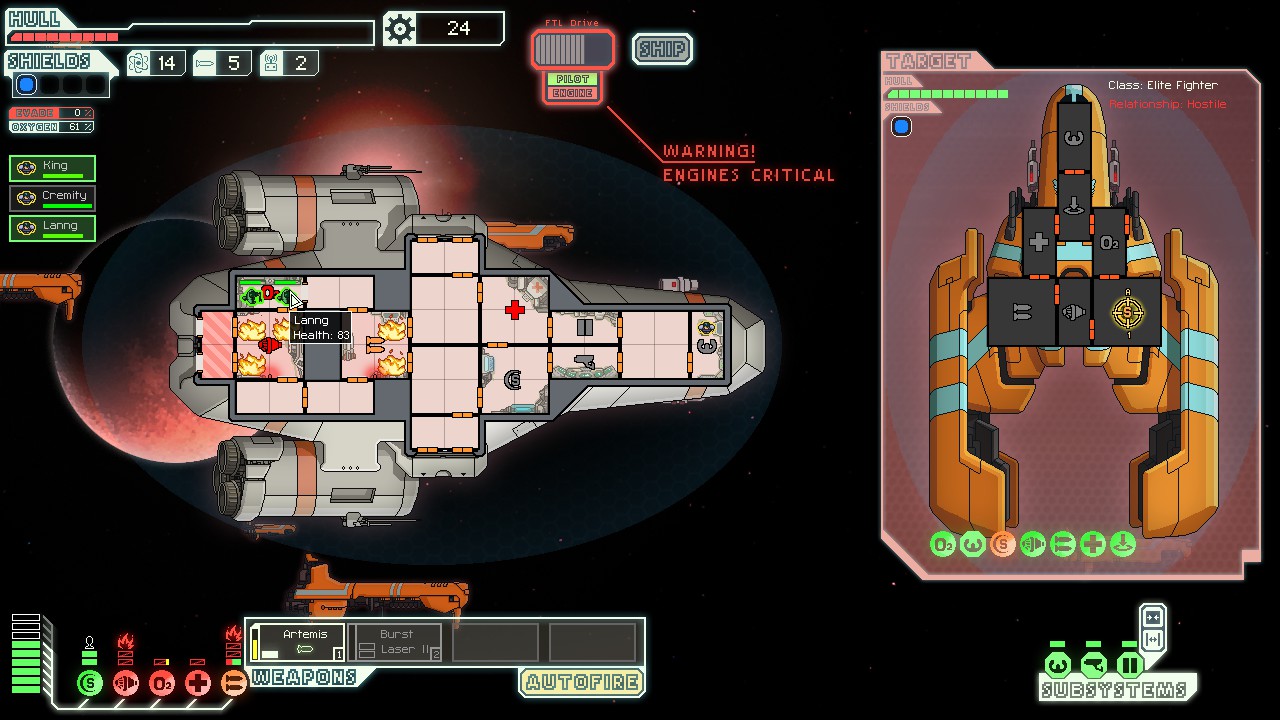Click the shields system power icon
1280x720 pixels.
tap(90, 684)
